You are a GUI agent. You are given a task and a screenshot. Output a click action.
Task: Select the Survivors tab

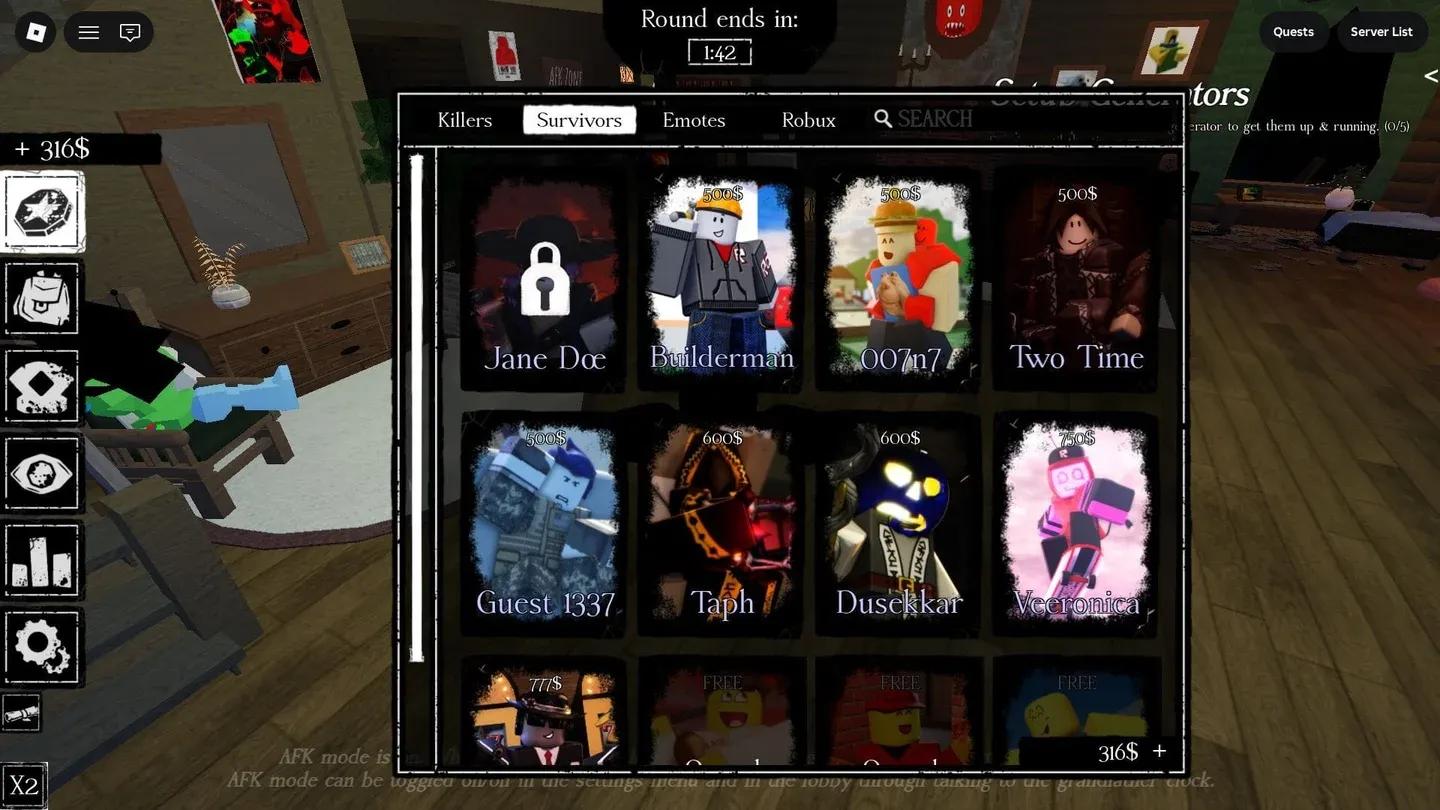[x=579, y=119]
